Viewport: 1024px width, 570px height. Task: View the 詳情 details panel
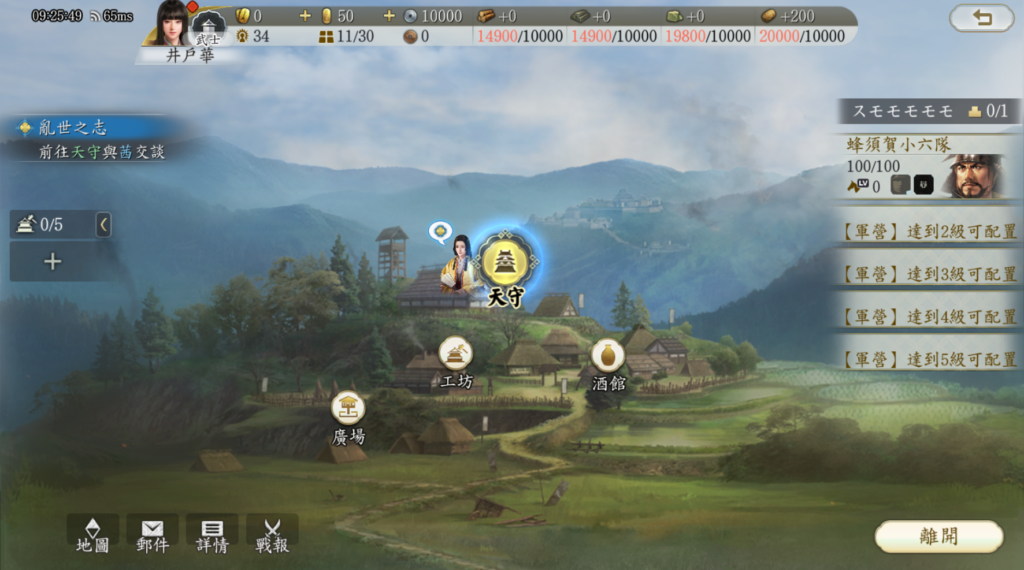coord(212,534)
